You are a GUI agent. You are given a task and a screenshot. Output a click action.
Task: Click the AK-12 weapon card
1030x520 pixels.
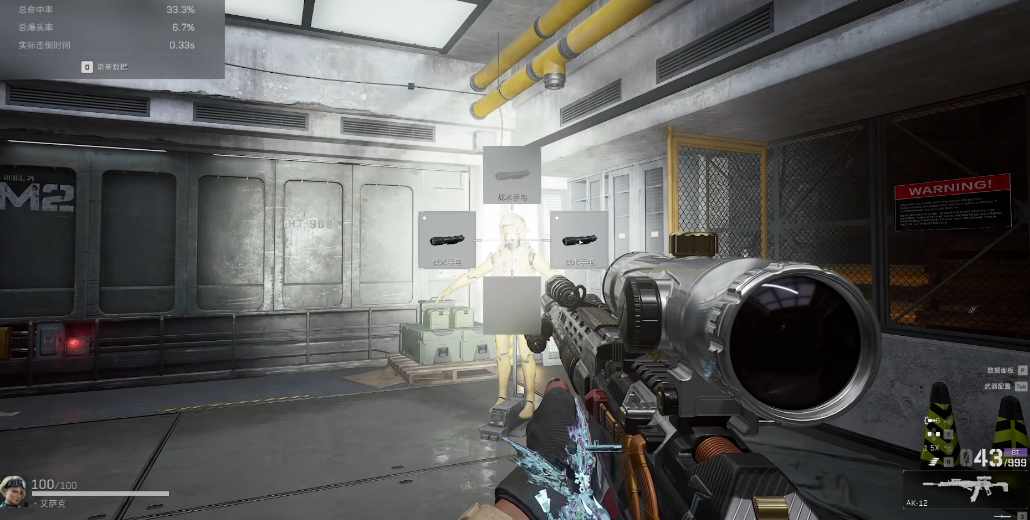pos(964,490)
